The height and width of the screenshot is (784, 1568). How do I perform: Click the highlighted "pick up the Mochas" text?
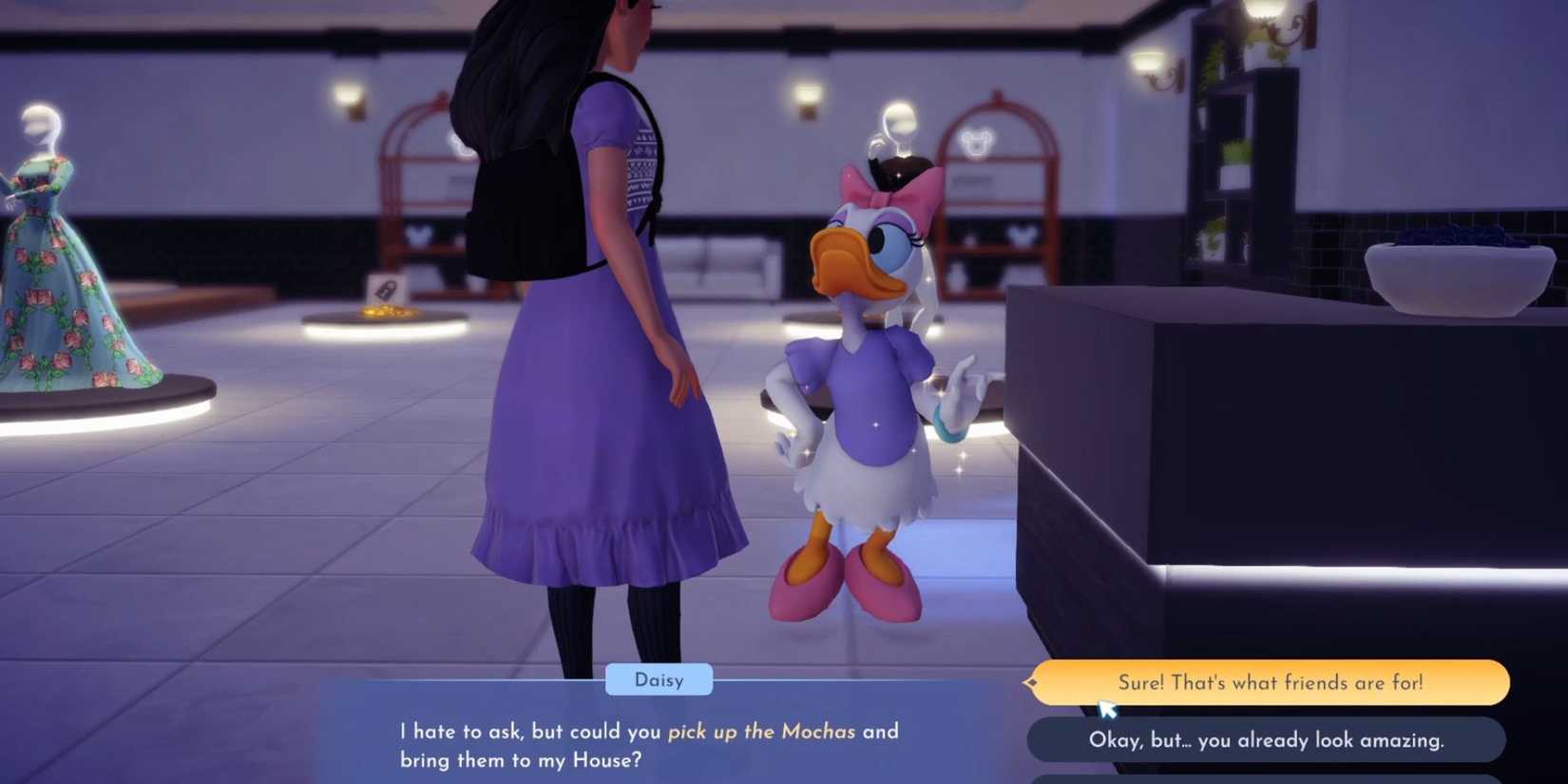[x=763, y=732]
